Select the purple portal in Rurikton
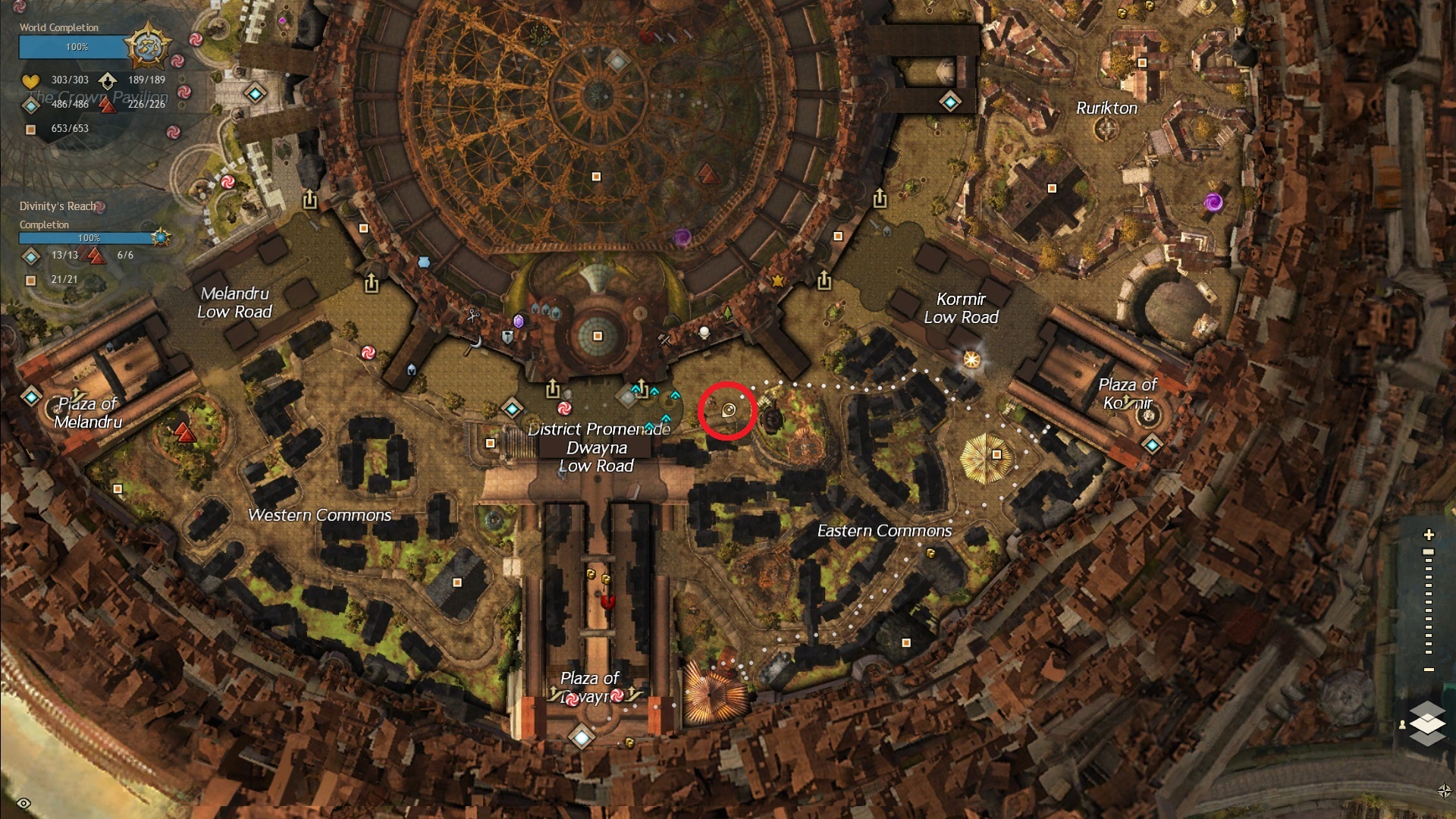 click(1213, 202)
